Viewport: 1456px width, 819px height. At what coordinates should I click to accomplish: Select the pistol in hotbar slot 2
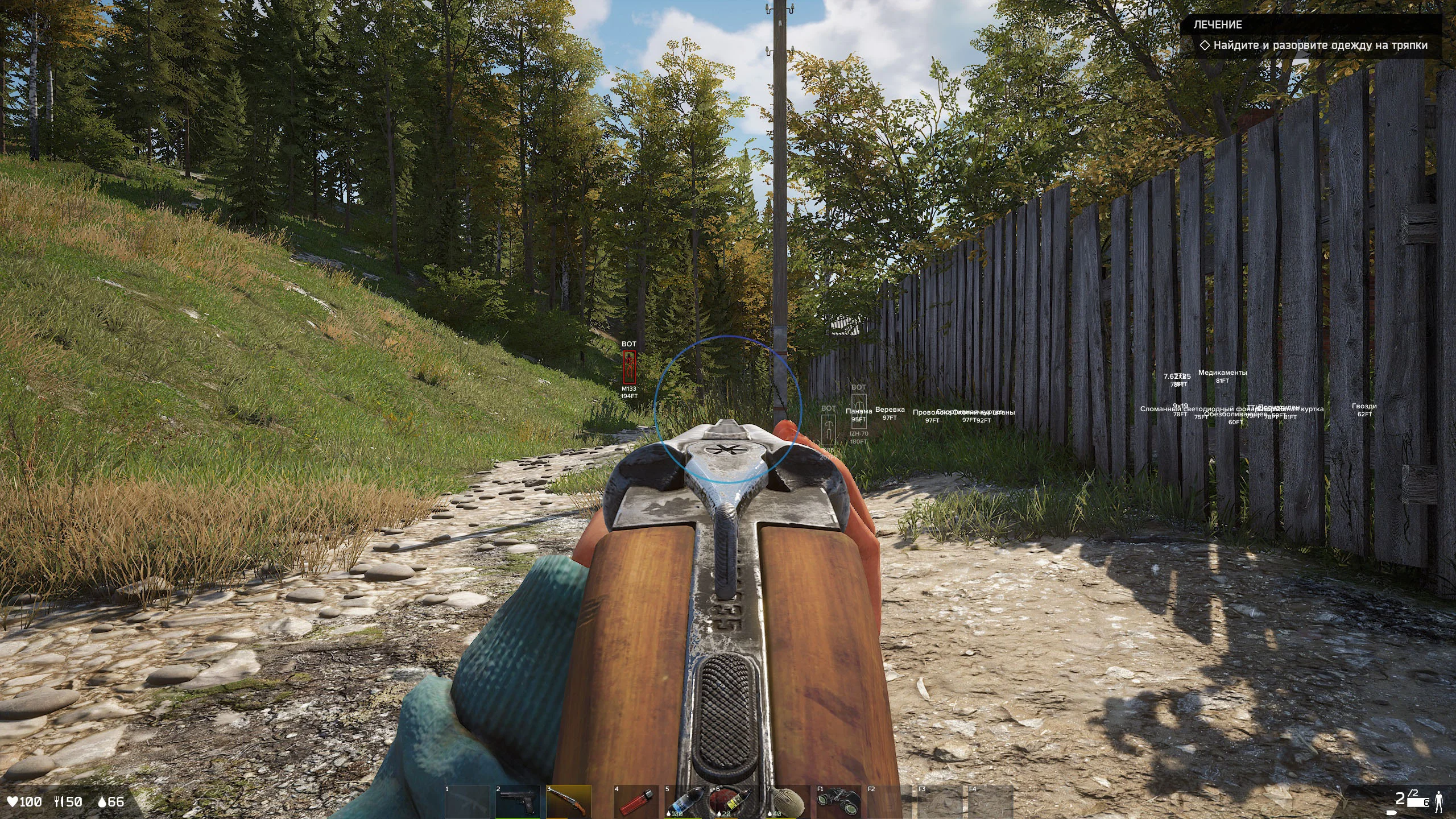pyautogui.click(x=518, y=802)
